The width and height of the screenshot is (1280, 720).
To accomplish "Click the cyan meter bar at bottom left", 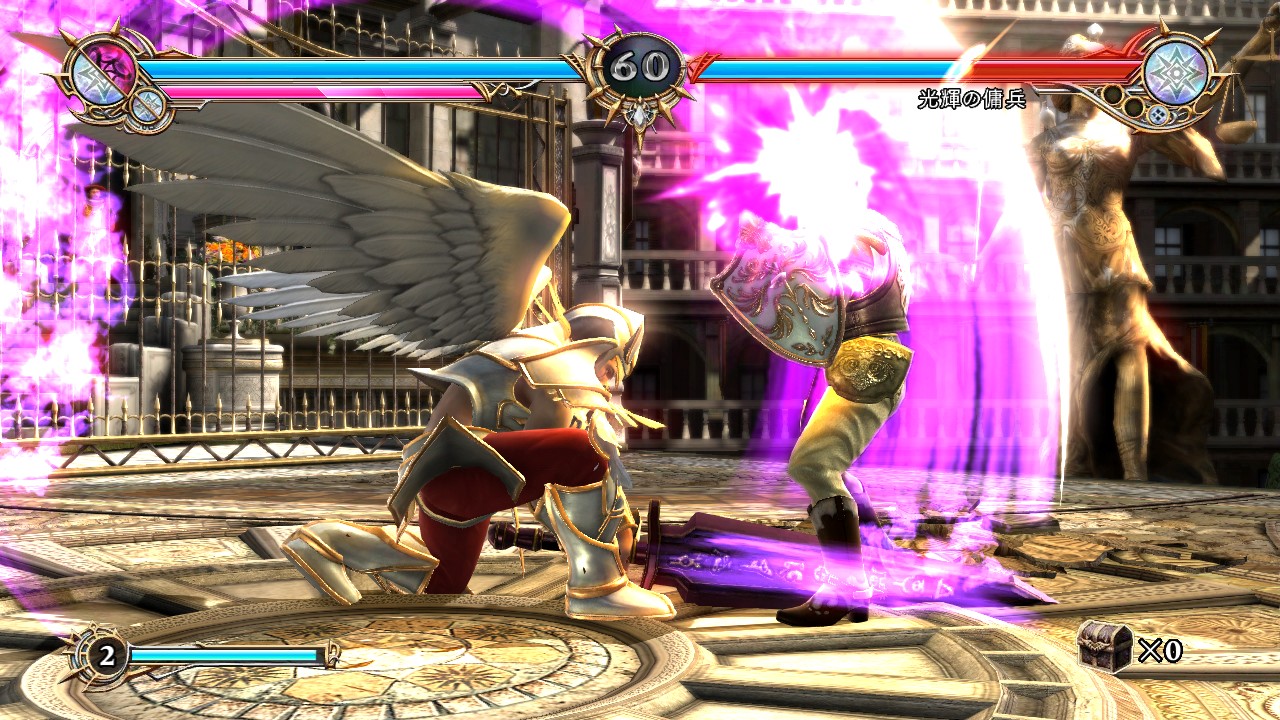I will pos(223,655).
